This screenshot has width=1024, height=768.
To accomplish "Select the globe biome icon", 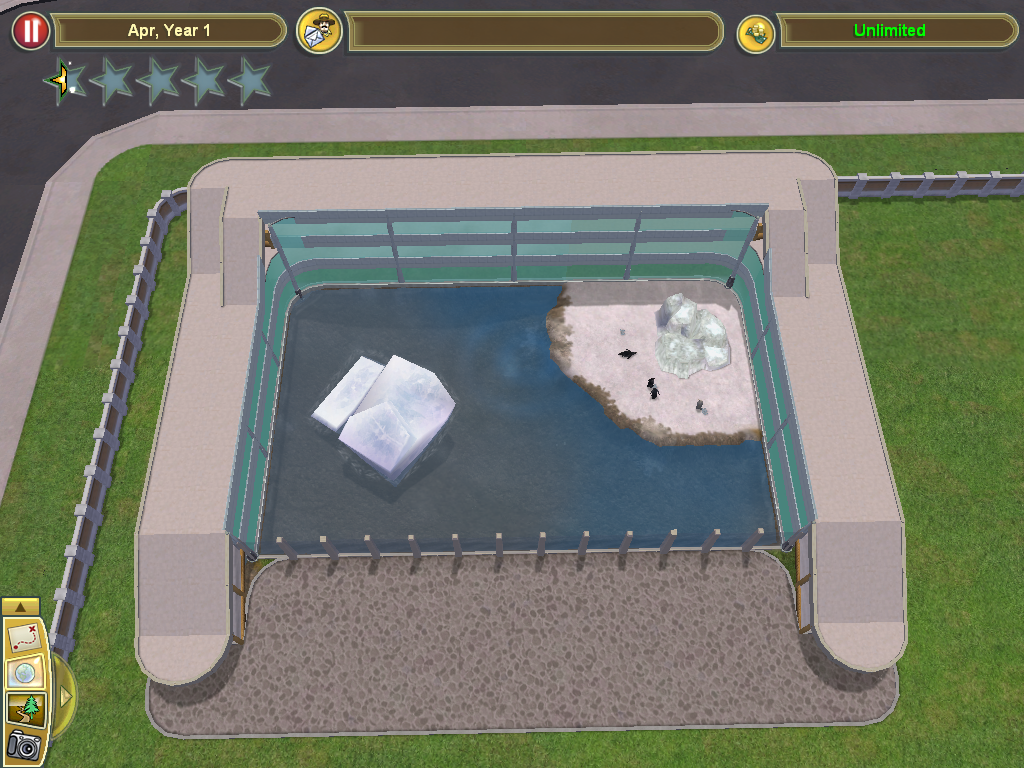I will point(22,673).
